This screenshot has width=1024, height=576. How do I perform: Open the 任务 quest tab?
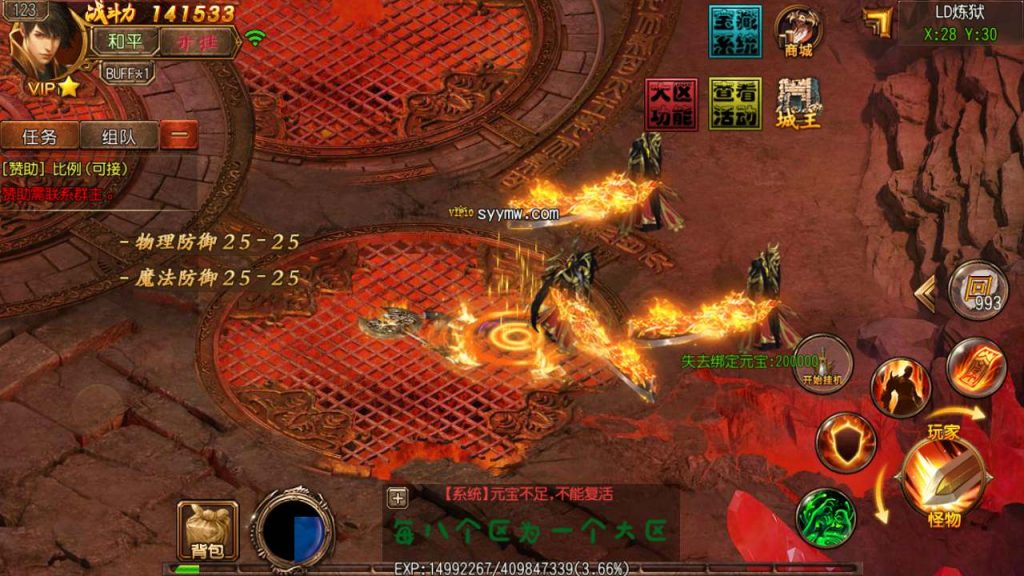coord(39,136)
